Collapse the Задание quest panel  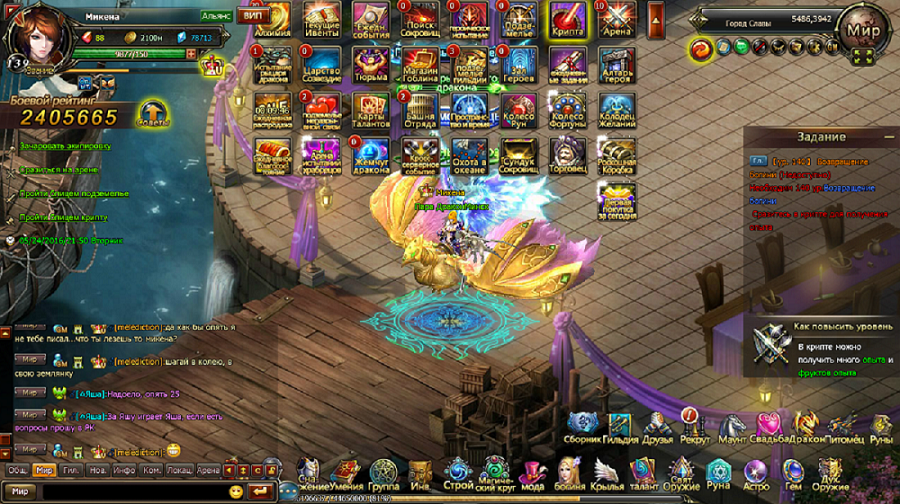[x=888, y=137]
